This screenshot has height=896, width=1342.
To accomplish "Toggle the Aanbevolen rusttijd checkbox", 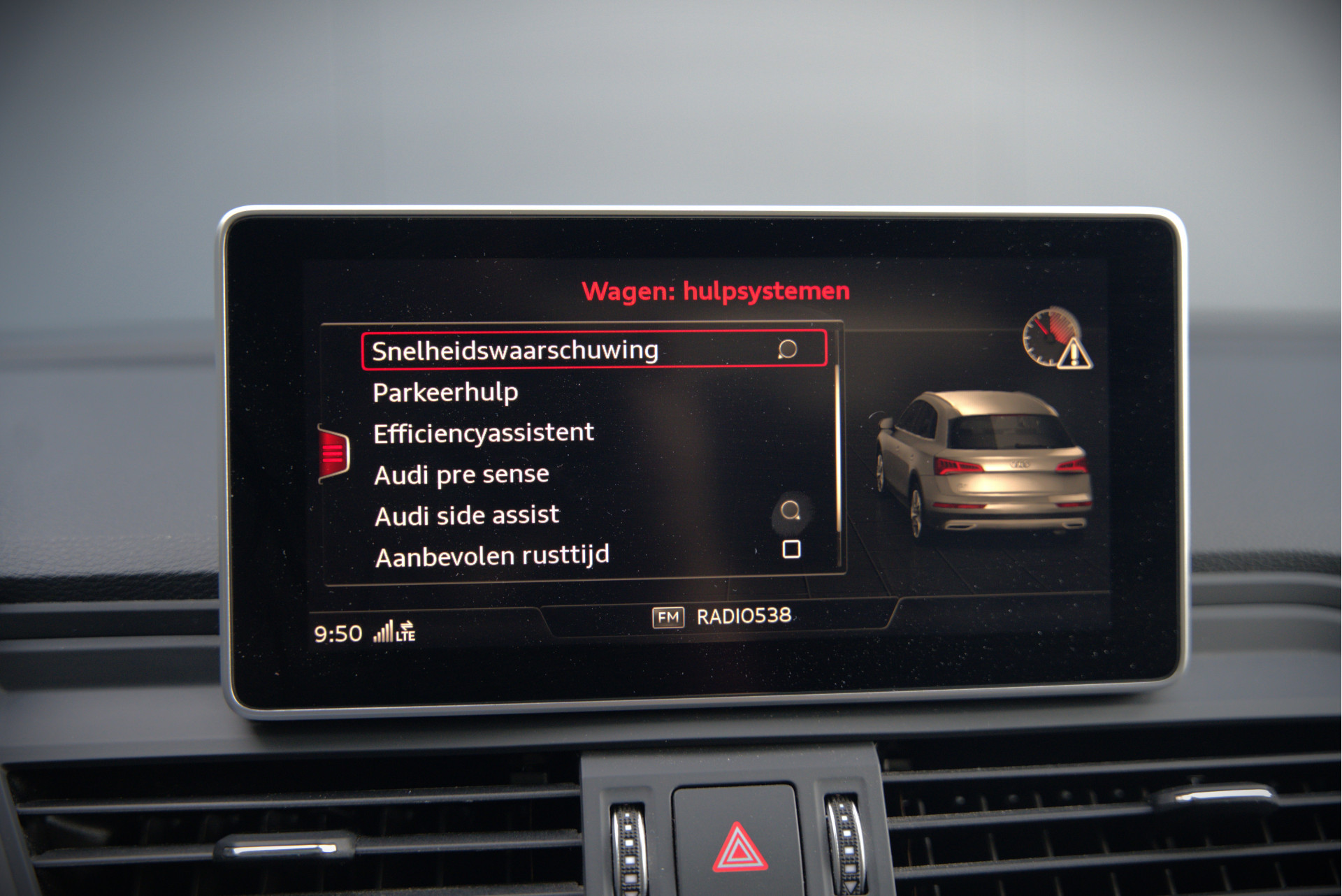I will tap(791, 549).
